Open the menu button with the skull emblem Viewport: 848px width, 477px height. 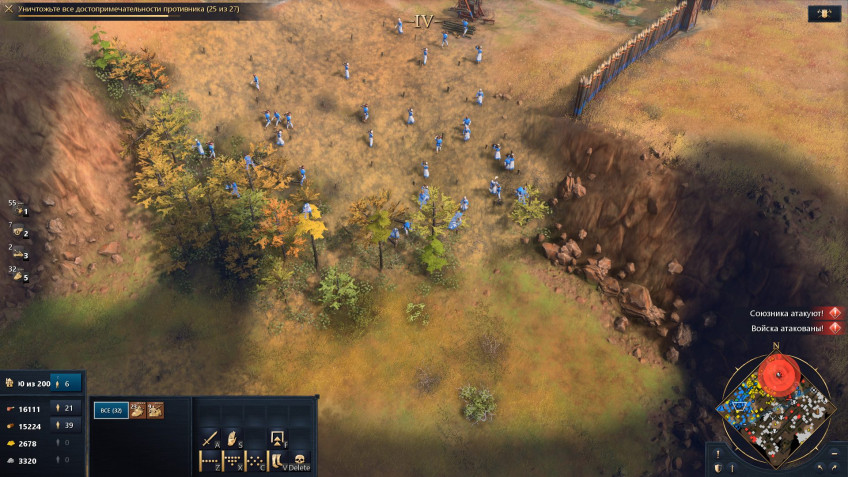click(823, 14)
